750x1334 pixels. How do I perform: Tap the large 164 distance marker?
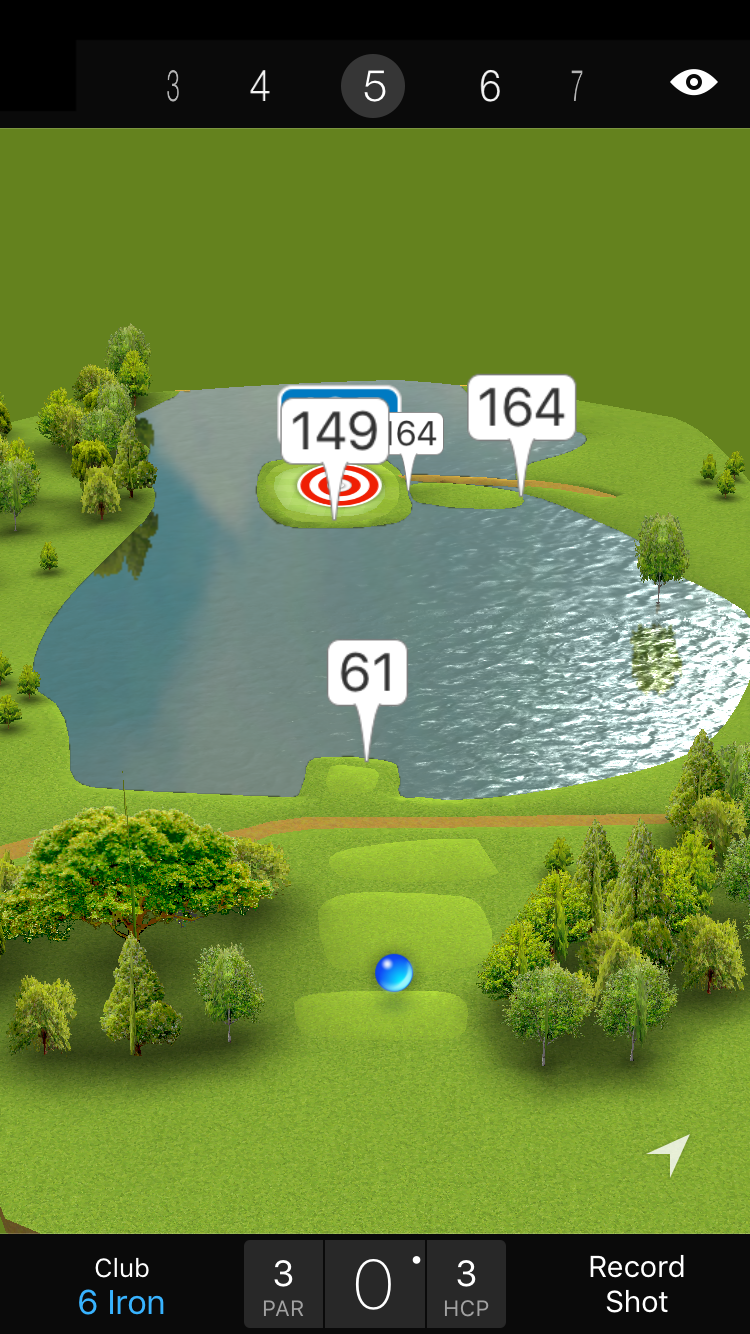521,408
